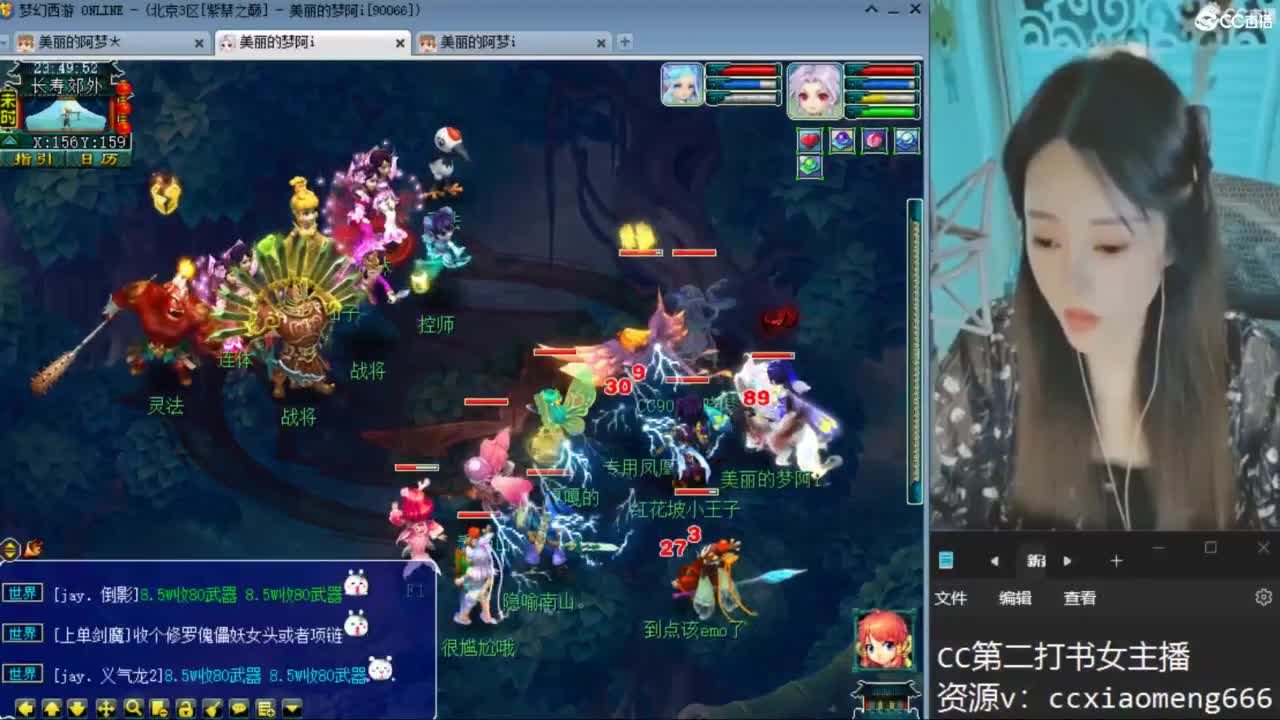Open the 日历 calendar button
The image size is (1280, 720).
pos(97,159)
